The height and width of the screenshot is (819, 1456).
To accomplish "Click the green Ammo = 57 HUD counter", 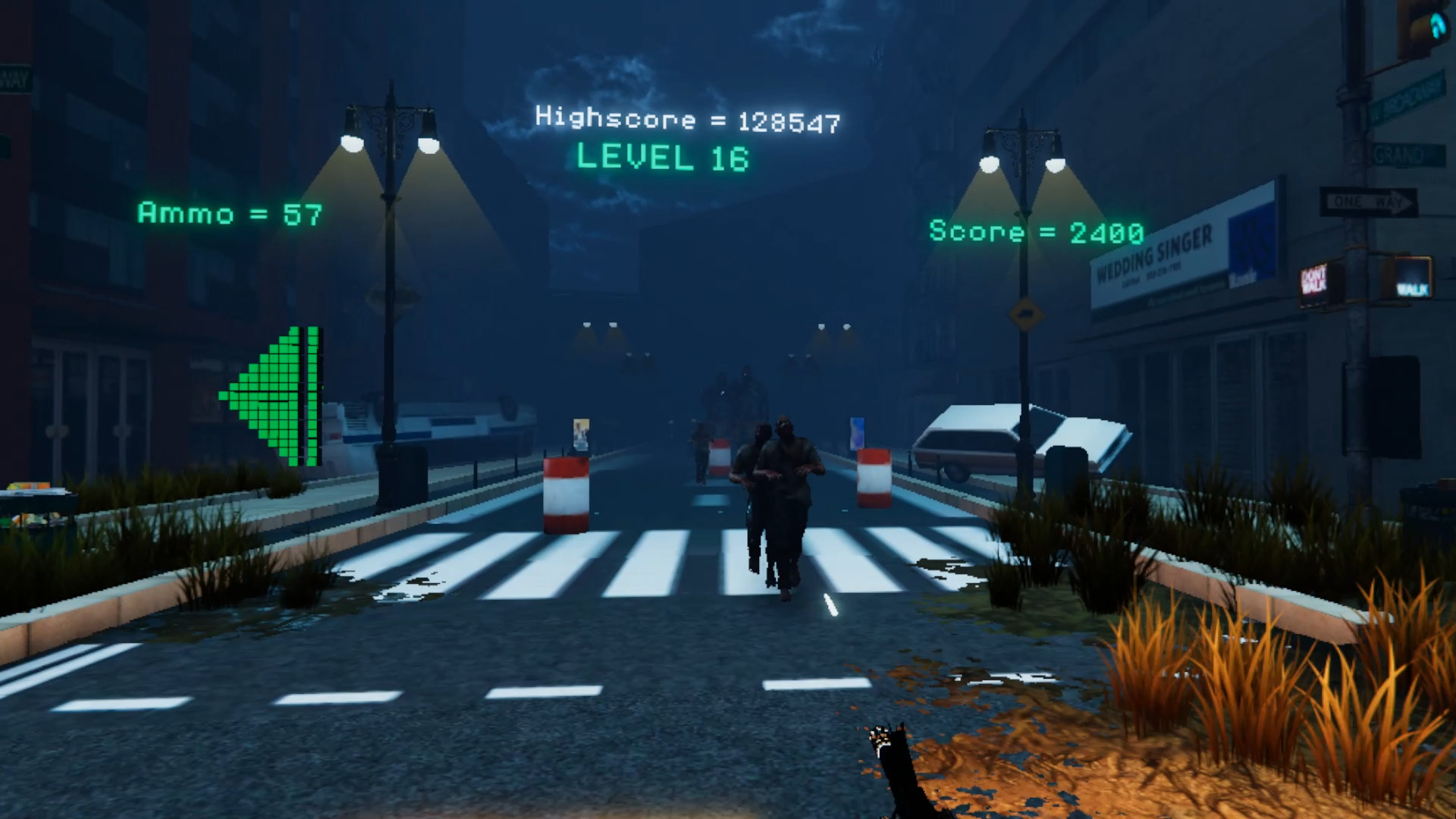I will (x=229, y=215).
